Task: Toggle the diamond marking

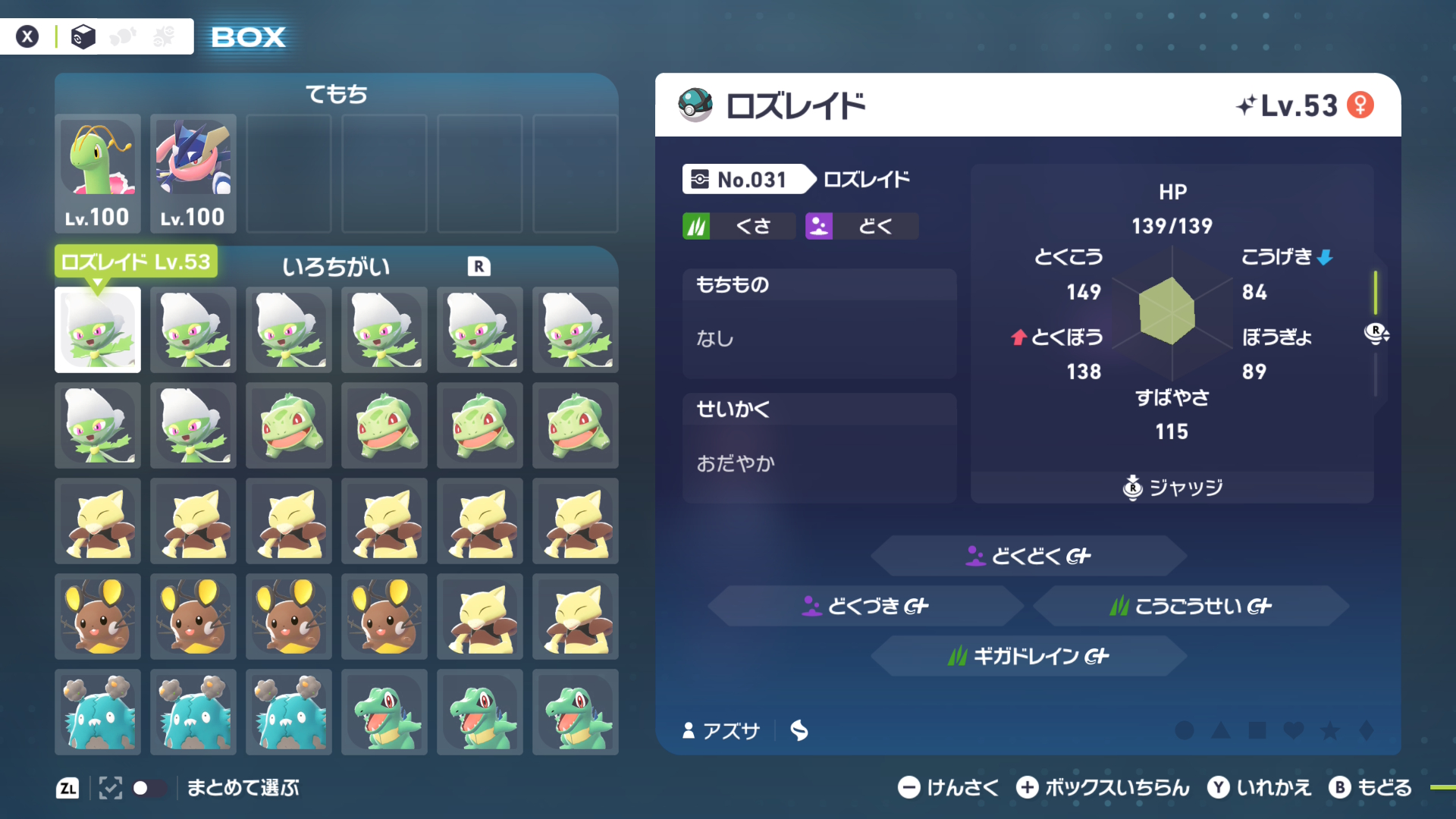Action: [x=1367, y=730]
